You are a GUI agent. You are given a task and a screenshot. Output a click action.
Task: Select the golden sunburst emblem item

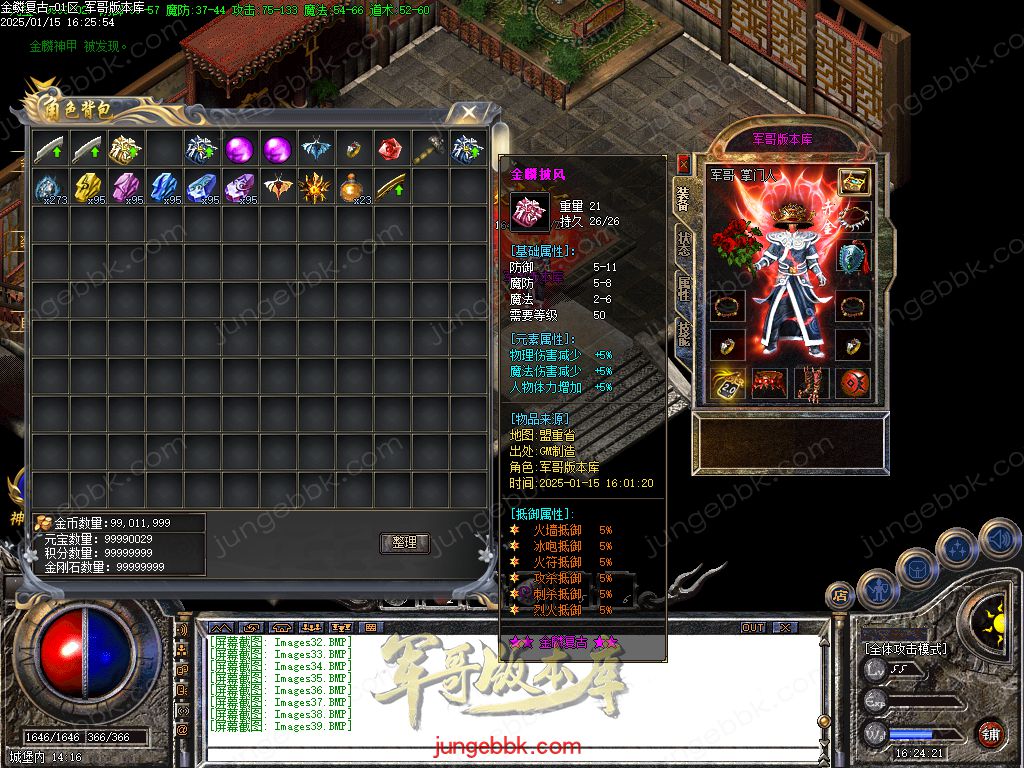(314, 187)
